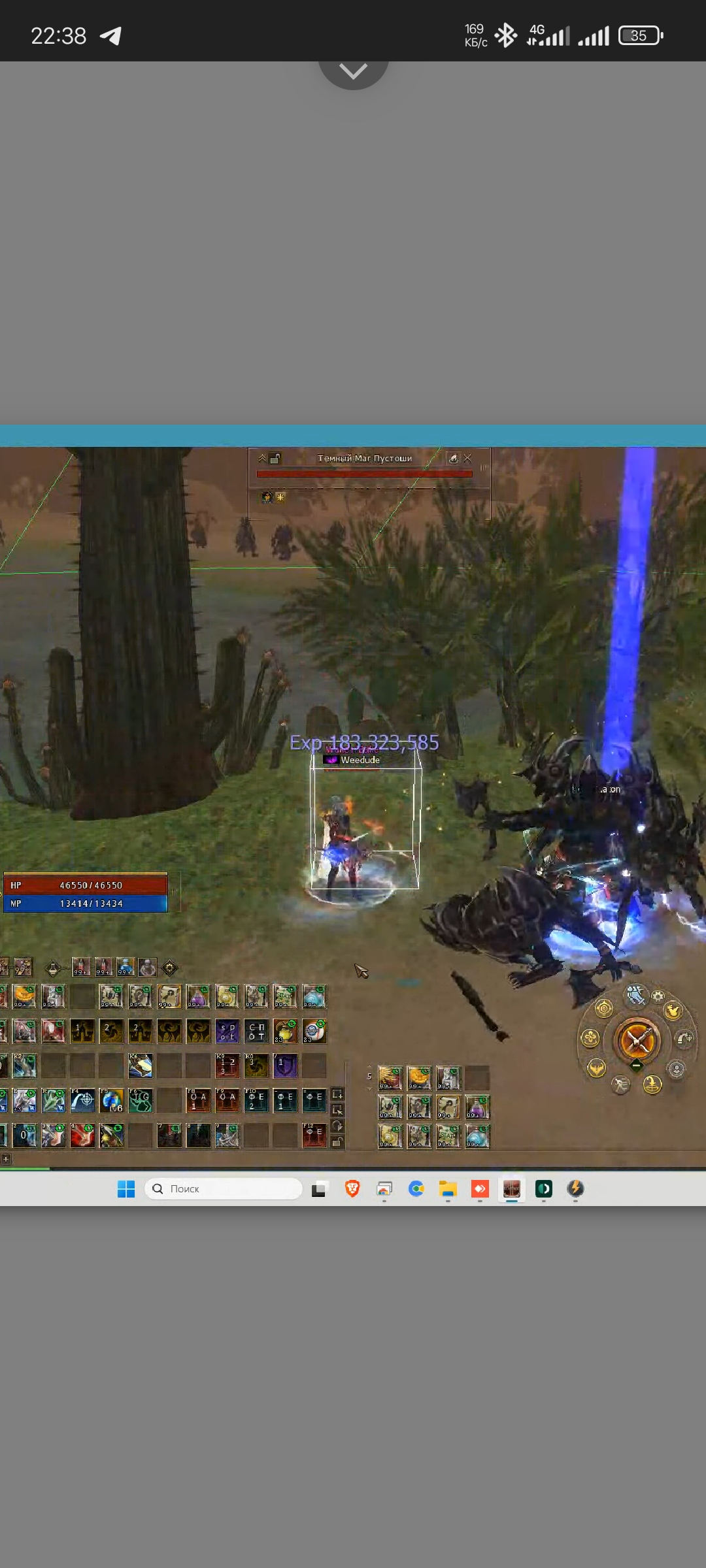Select the running figure on the action wheel
The width and height of the screenshot is (706, 1568).
620,1085
